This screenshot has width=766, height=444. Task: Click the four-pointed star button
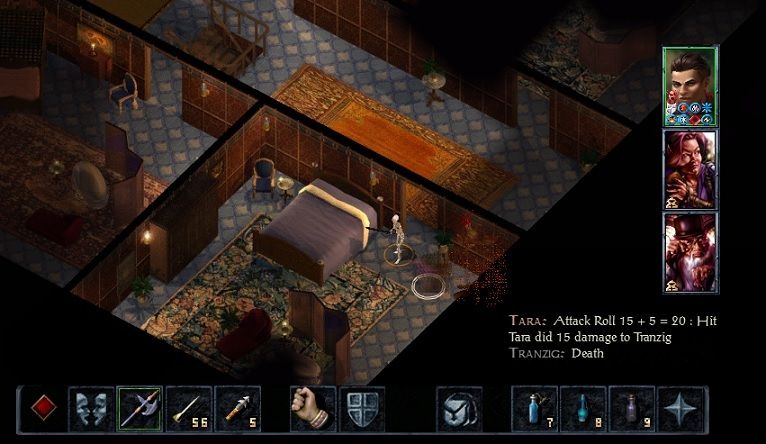(x=682, y=409)
